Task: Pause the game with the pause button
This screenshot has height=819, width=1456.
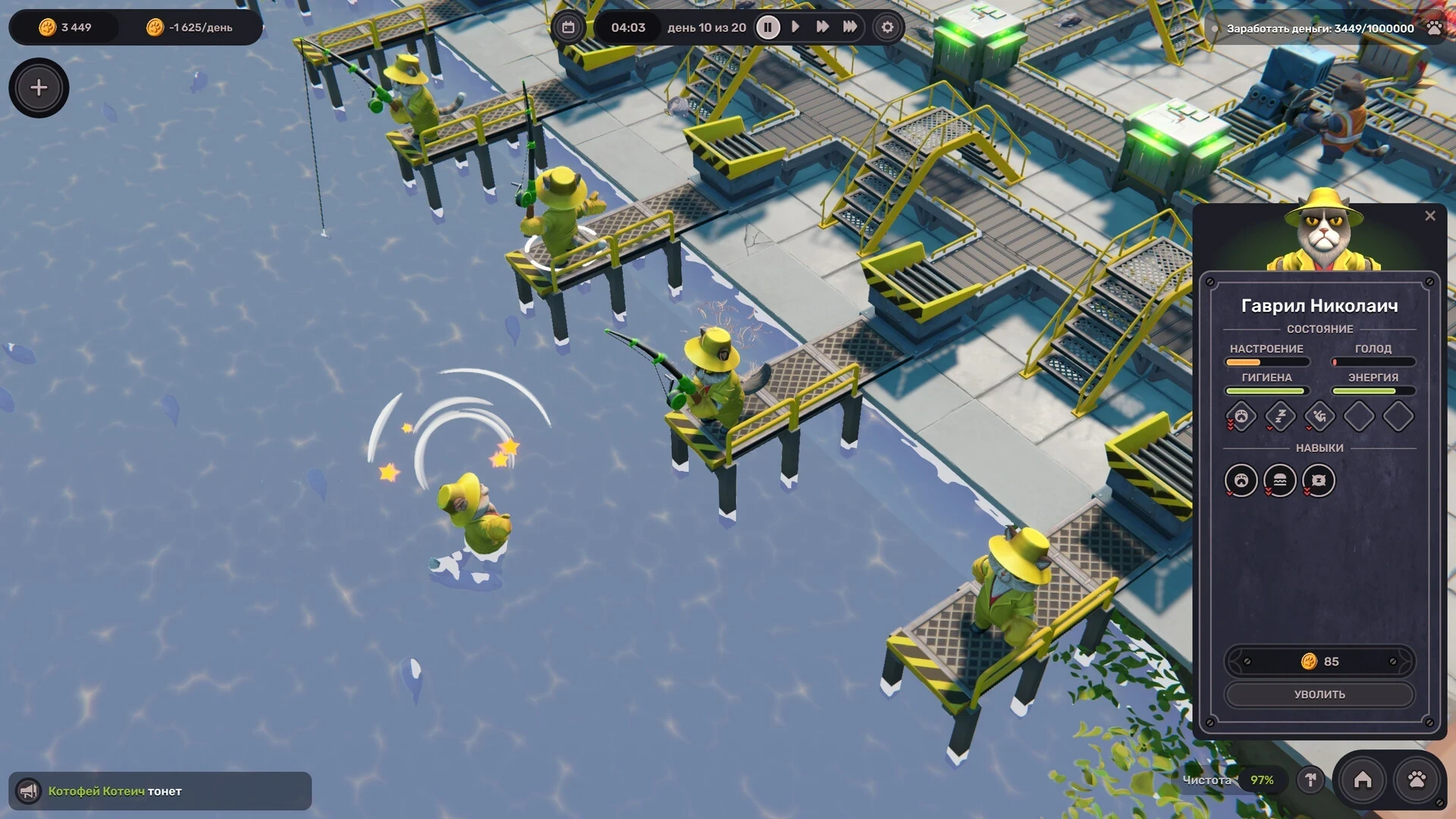Action: pyautogui.click(x=767, y=28)
